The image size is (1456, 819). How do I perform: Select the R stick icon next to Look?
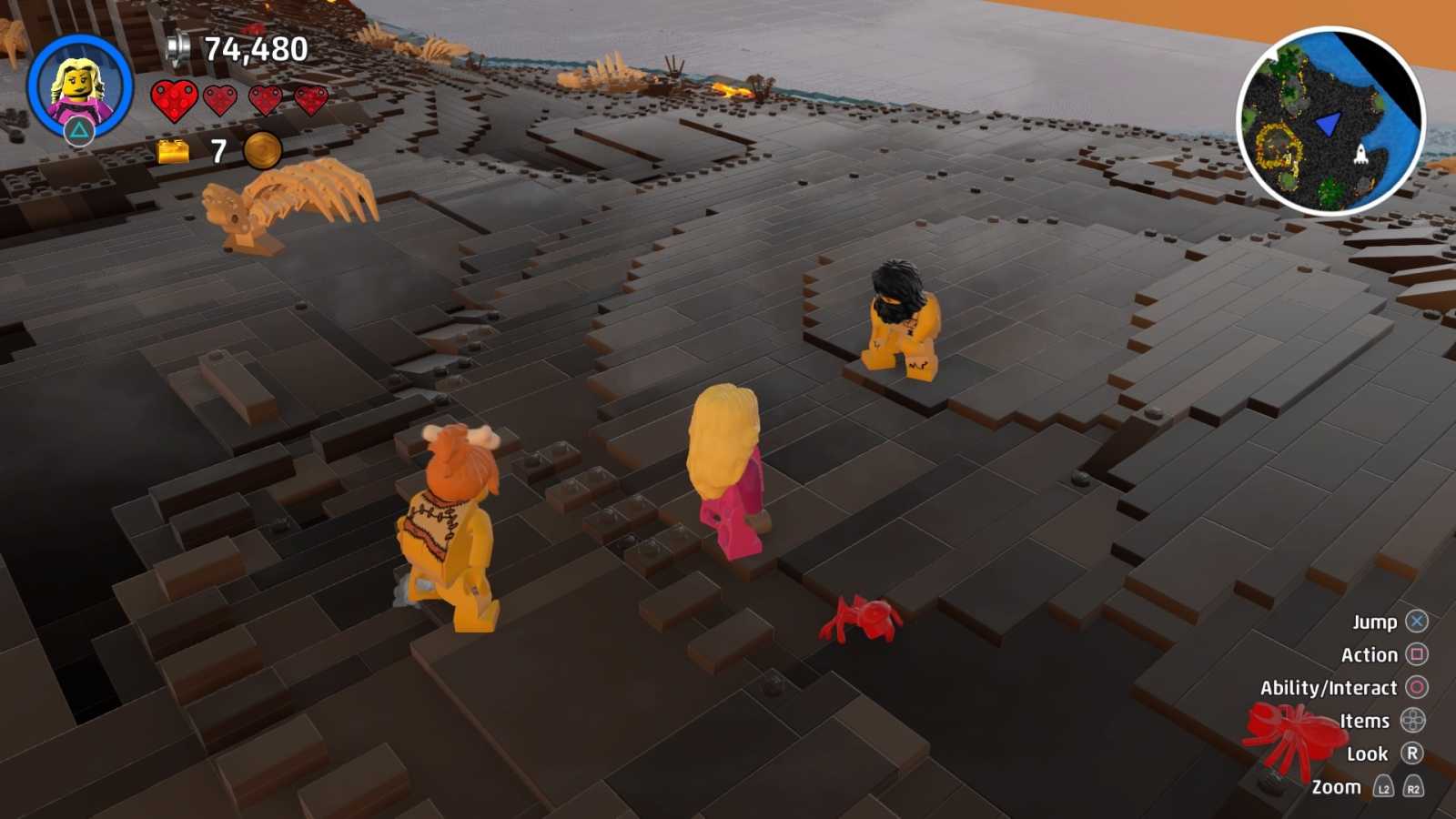1411,753
